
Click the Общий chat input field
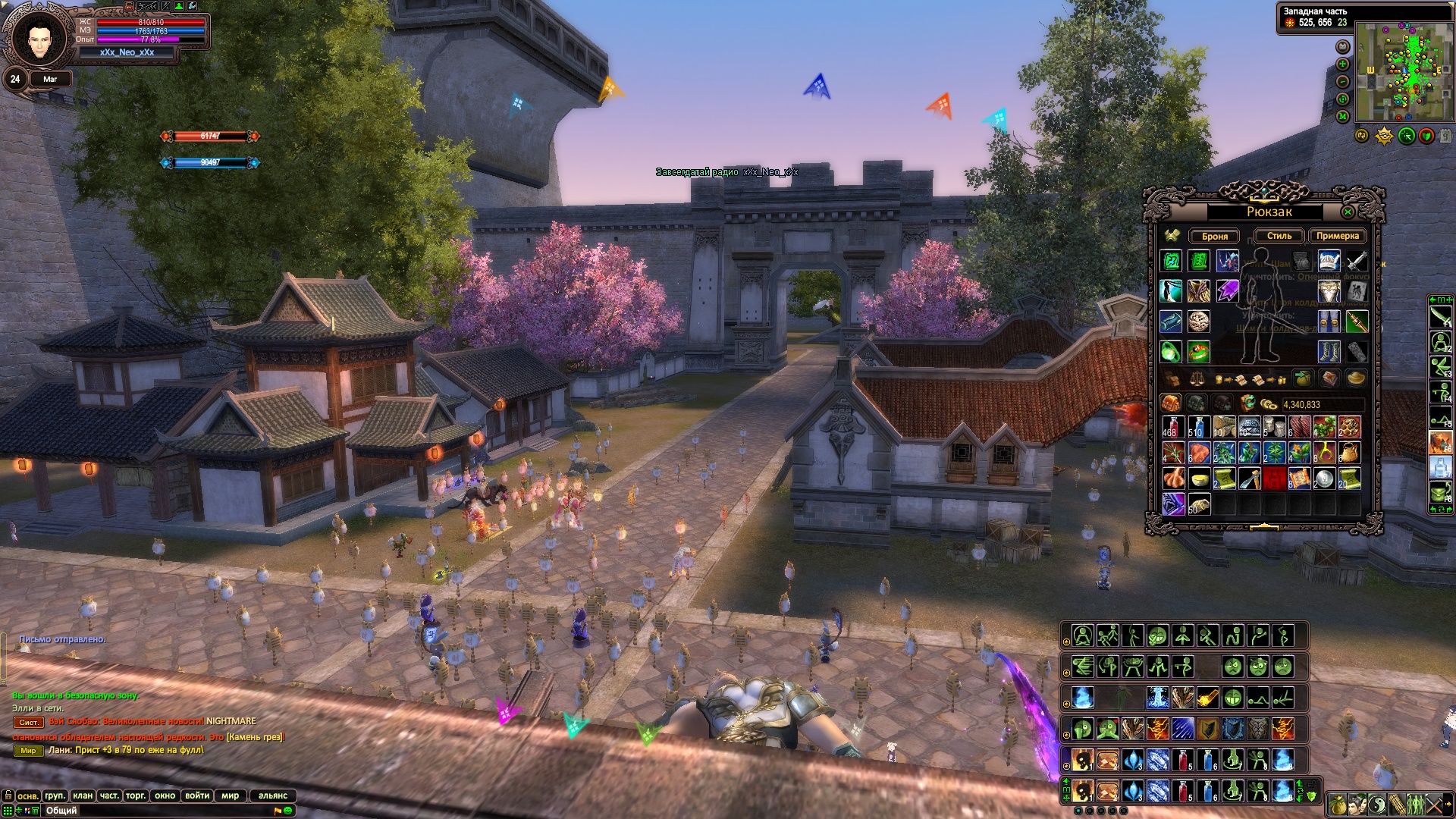152,811
